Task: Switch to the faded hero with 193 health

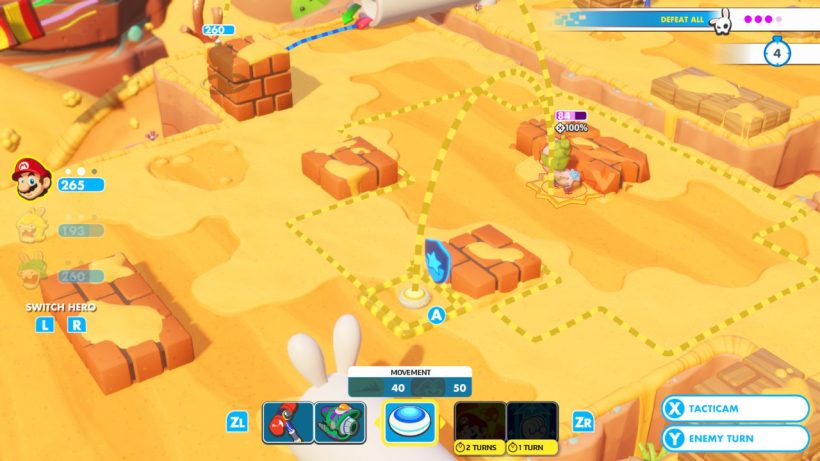Action: pyautogui.click(x=31, y=229)
